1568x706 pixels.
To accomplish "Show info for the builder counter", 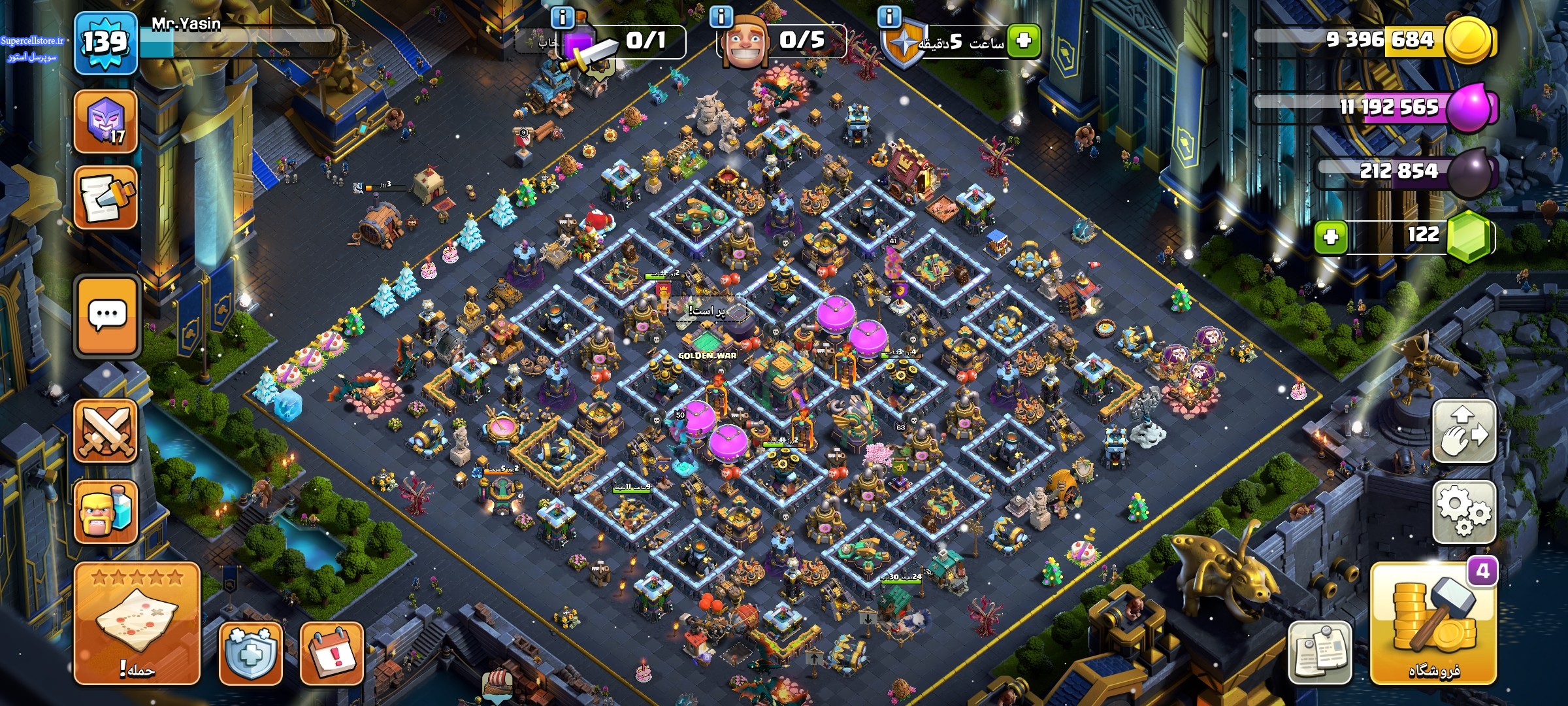I will point(721,16).
